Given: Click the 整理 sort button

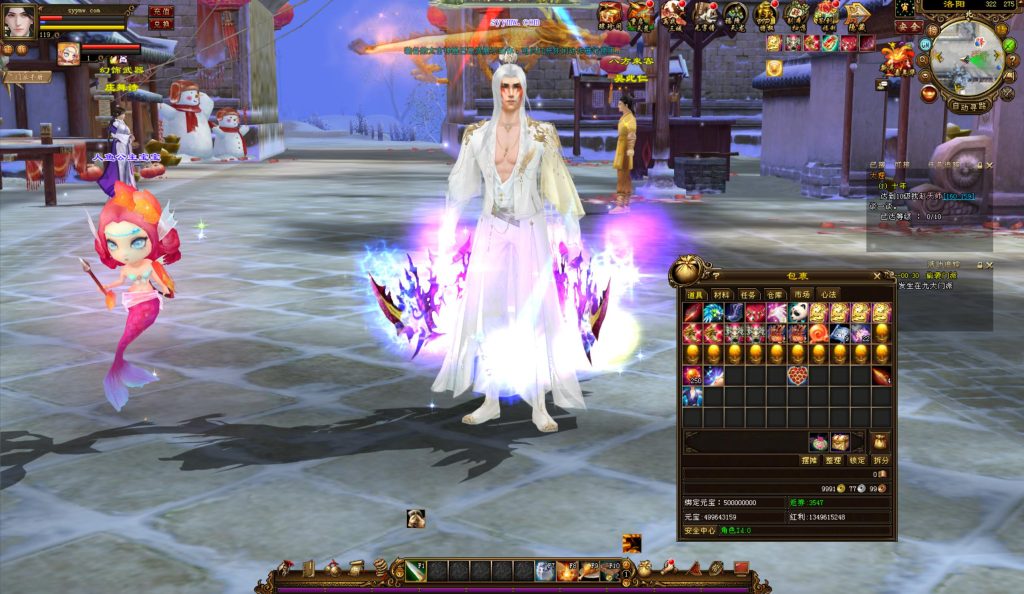Looking at the screenshot, I should point(833,460).
